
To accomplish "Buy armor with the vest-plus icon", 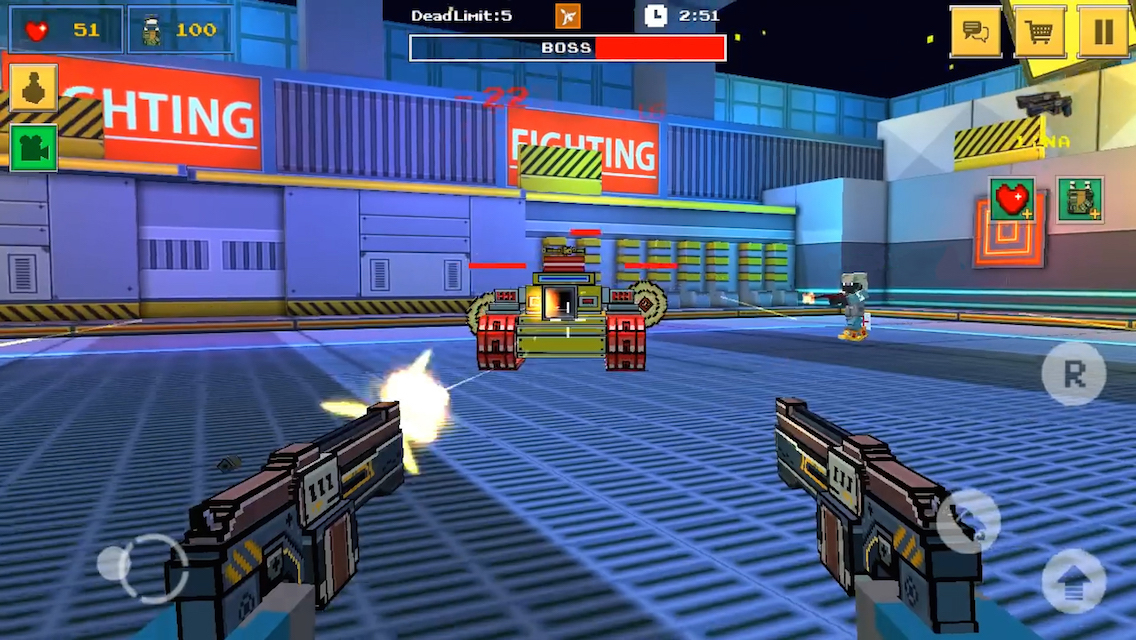I will [1080, 199].
